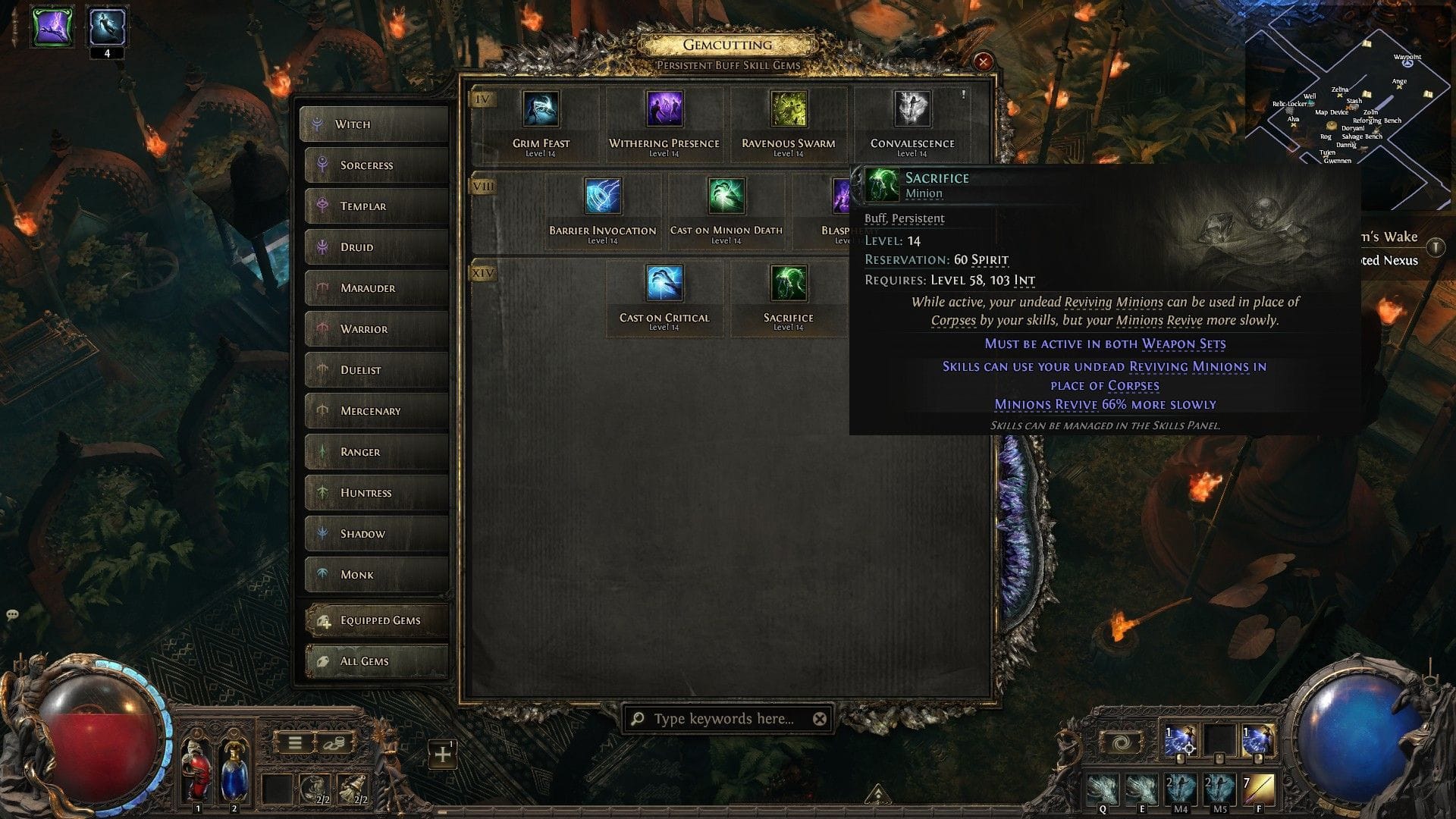This screenshot has width=1456, height=819.
Task: Click the keyword search field
Action: (720, 717)
